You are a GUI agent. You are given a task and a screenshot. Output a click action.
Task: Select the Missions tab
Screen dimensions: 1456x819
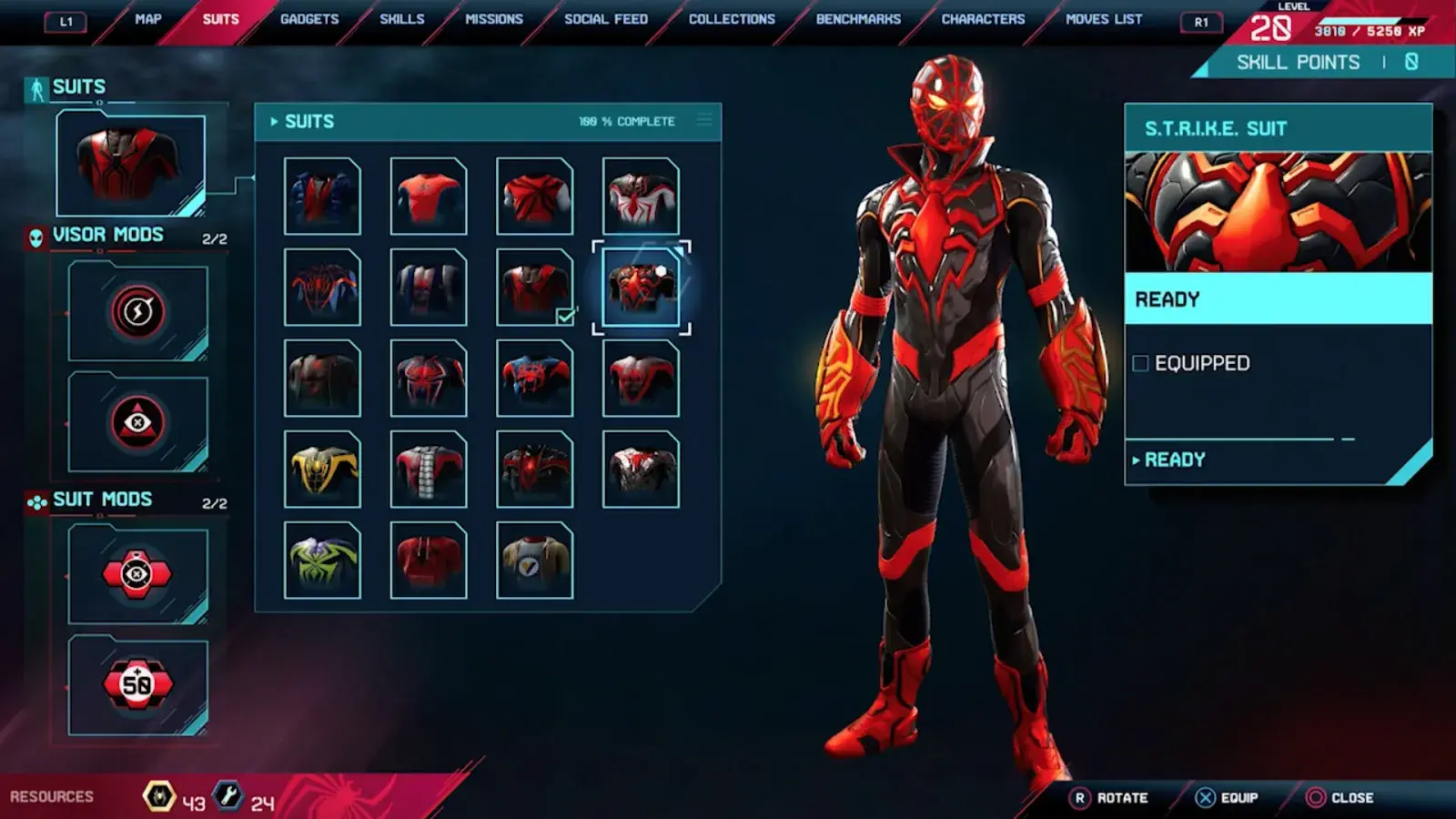pyautogui.click(x=494, y=19)
